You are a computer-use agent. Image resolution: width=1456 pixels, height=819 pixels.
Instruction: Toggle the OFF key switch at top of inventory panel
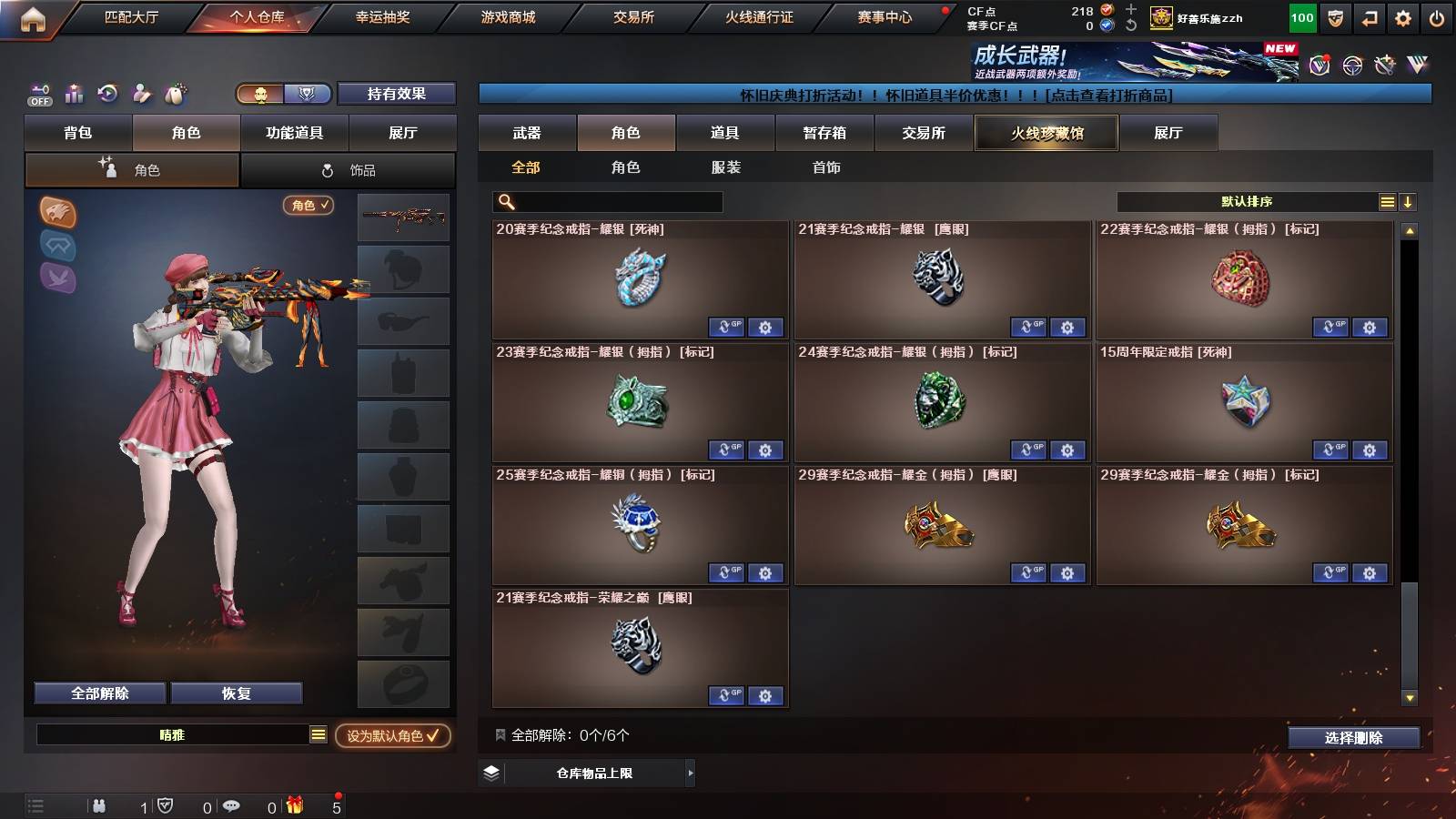[x=38, y=94]
